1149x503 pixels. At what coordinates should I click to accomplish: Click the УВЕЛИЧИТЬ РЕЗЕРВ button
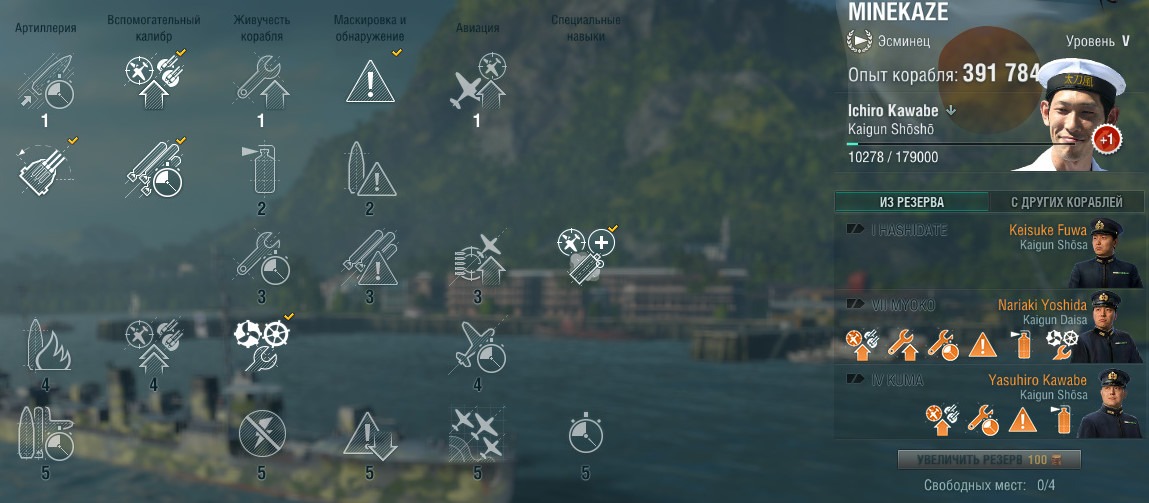[x=989, y=460]
